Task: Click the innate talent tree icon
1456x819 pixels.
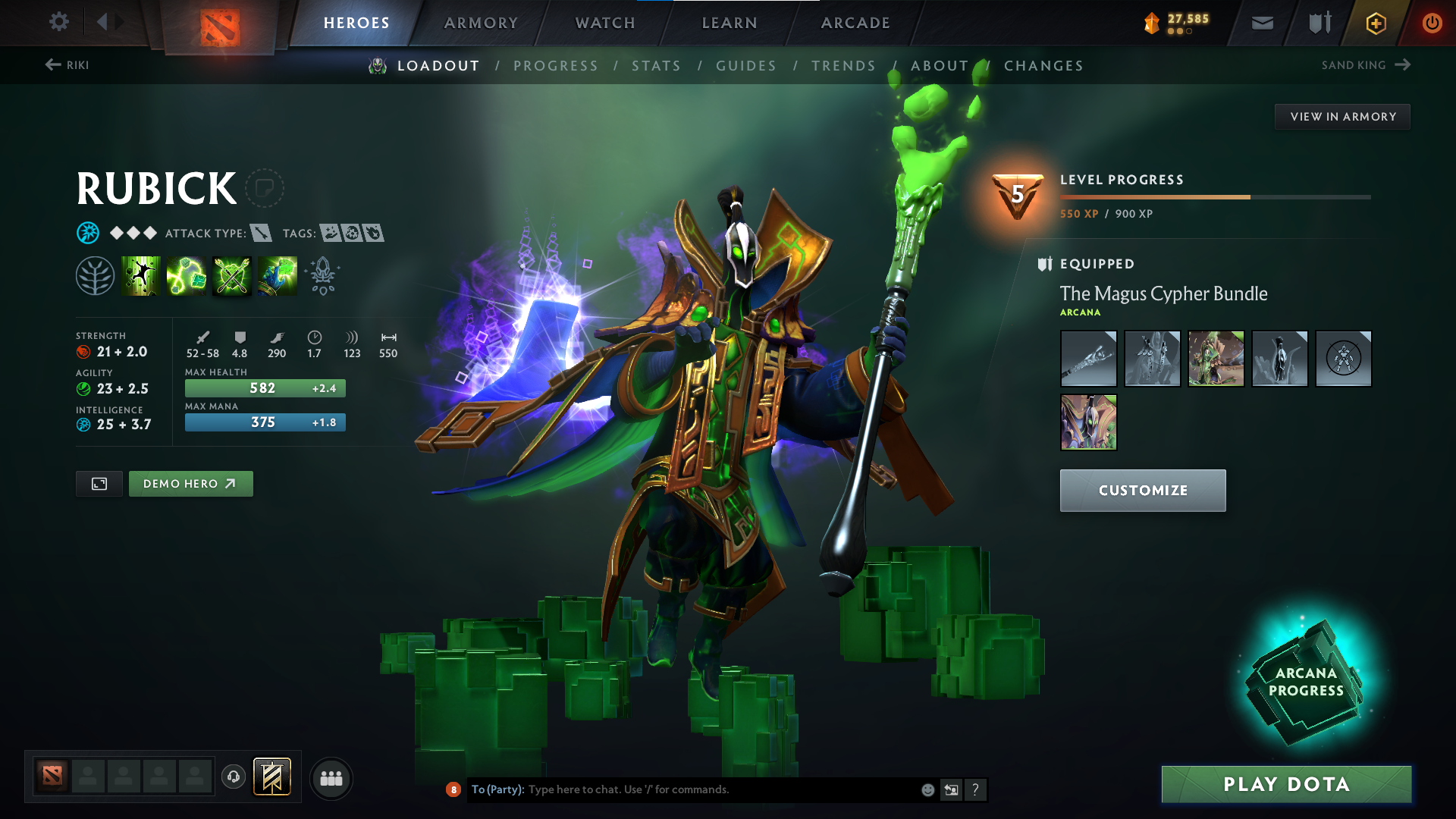Action: (x=96, y=275)
